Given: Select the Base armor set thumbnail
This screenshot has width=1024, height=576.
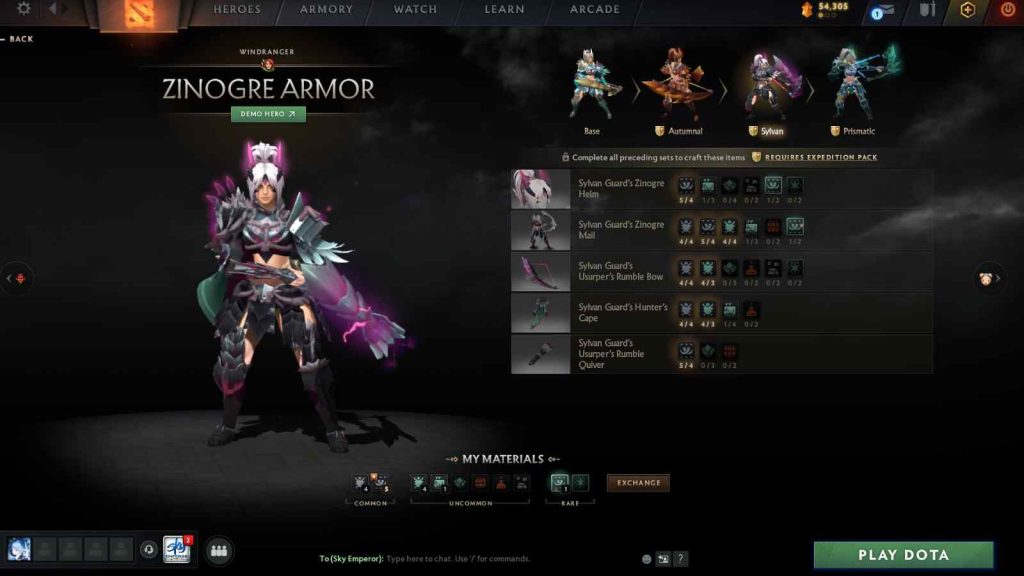Looking at the screenshot, I should click(592, 92).
